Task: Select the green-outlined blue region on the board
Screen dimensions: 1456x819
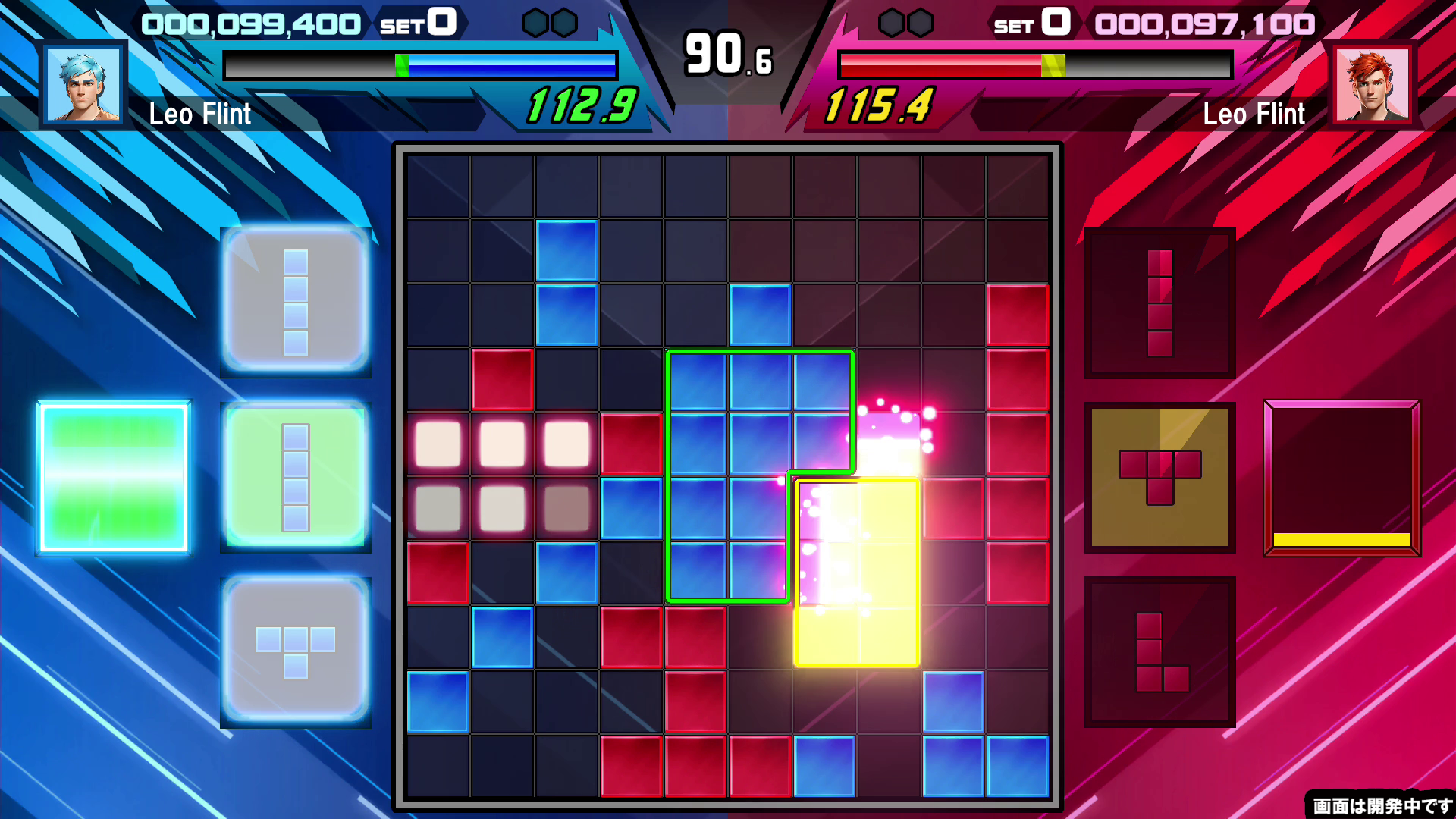Action: 728,474
